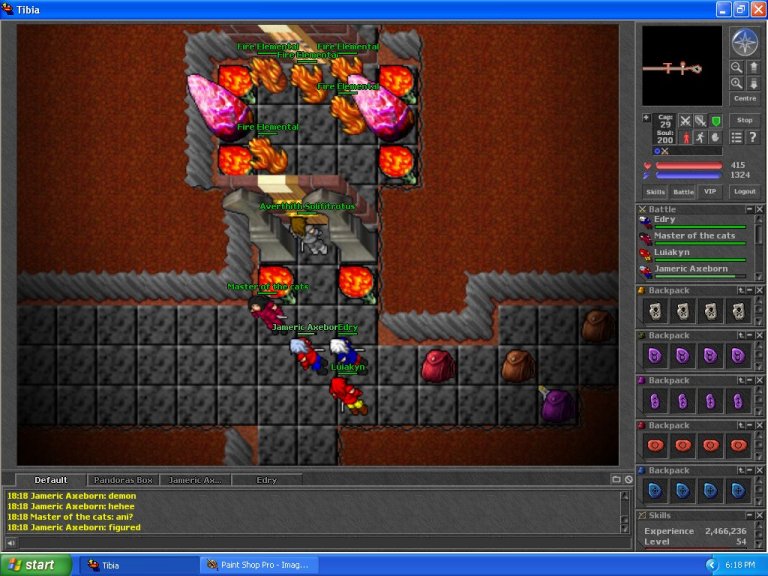Screen dimensions: 768x576
Task: Open the Skills window button
Action: point(655,191)
